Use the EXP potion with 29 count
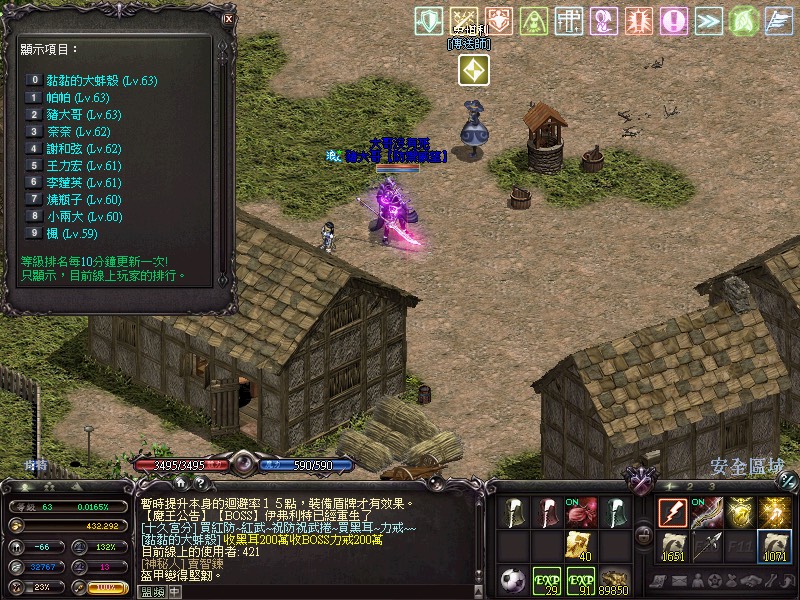 click(x=547, y=581)
